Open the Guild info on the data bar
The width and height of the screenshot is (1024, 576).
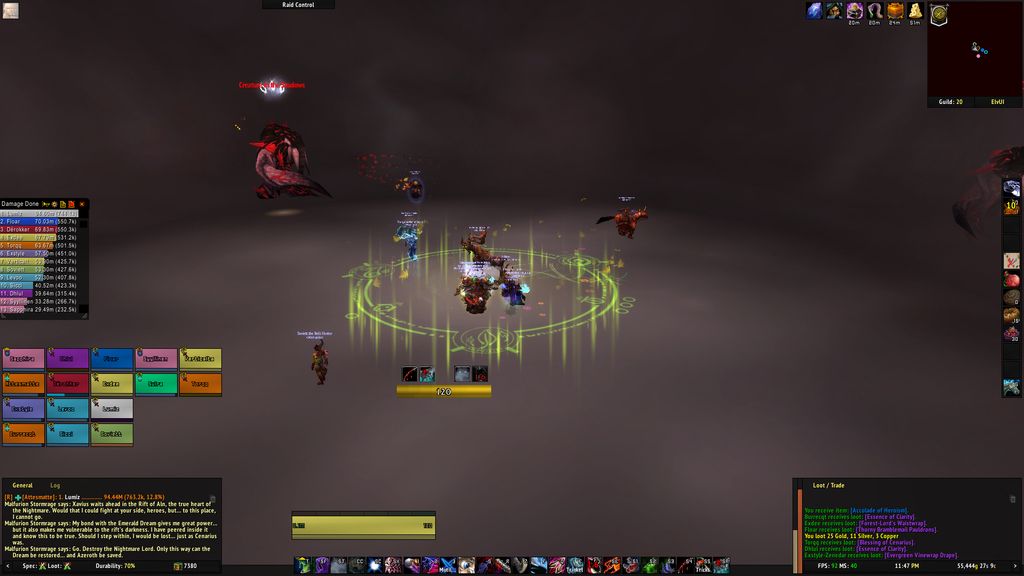click(950, 101)
